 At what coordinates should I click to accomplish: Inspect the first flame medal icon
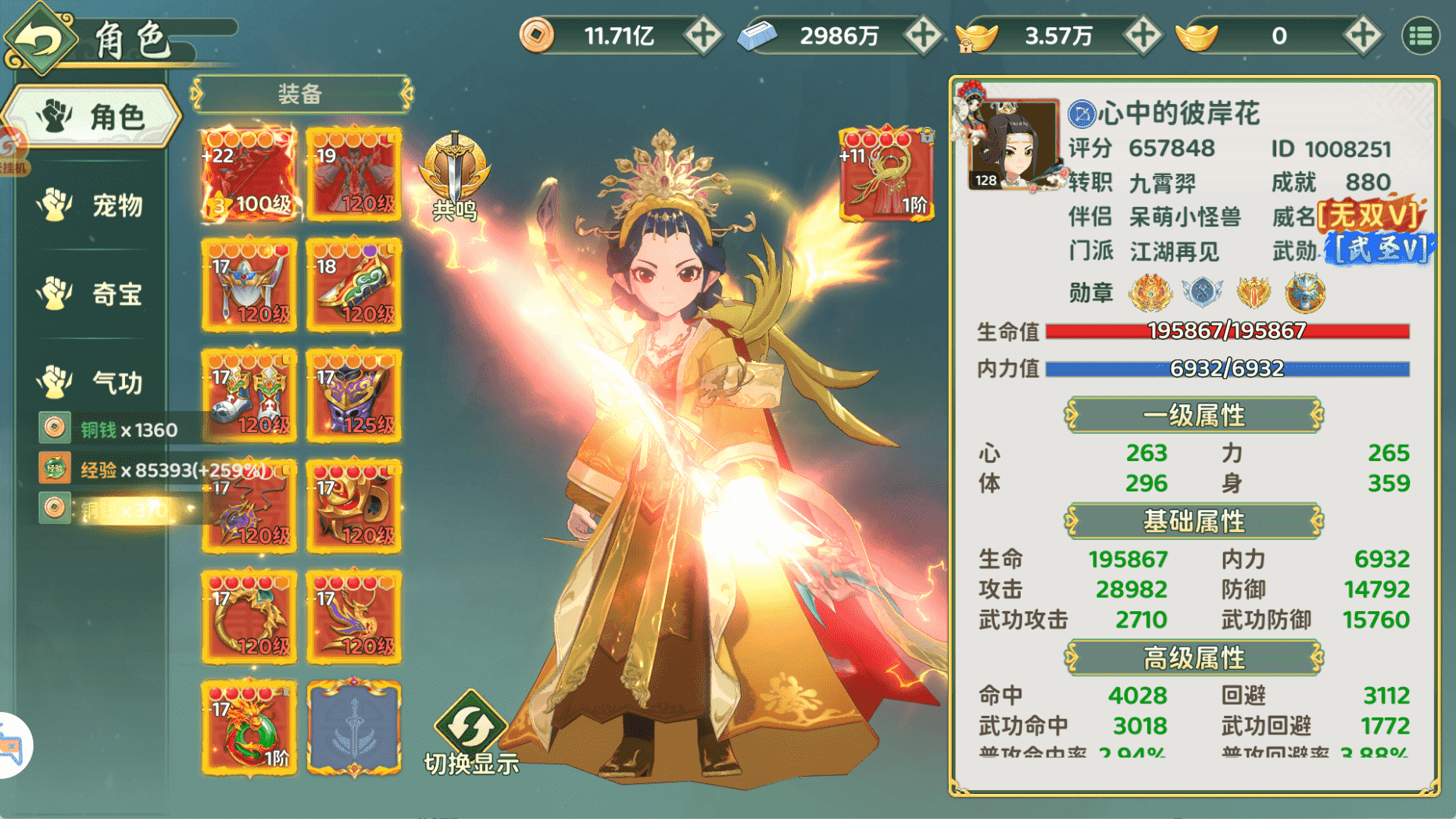1150,293
